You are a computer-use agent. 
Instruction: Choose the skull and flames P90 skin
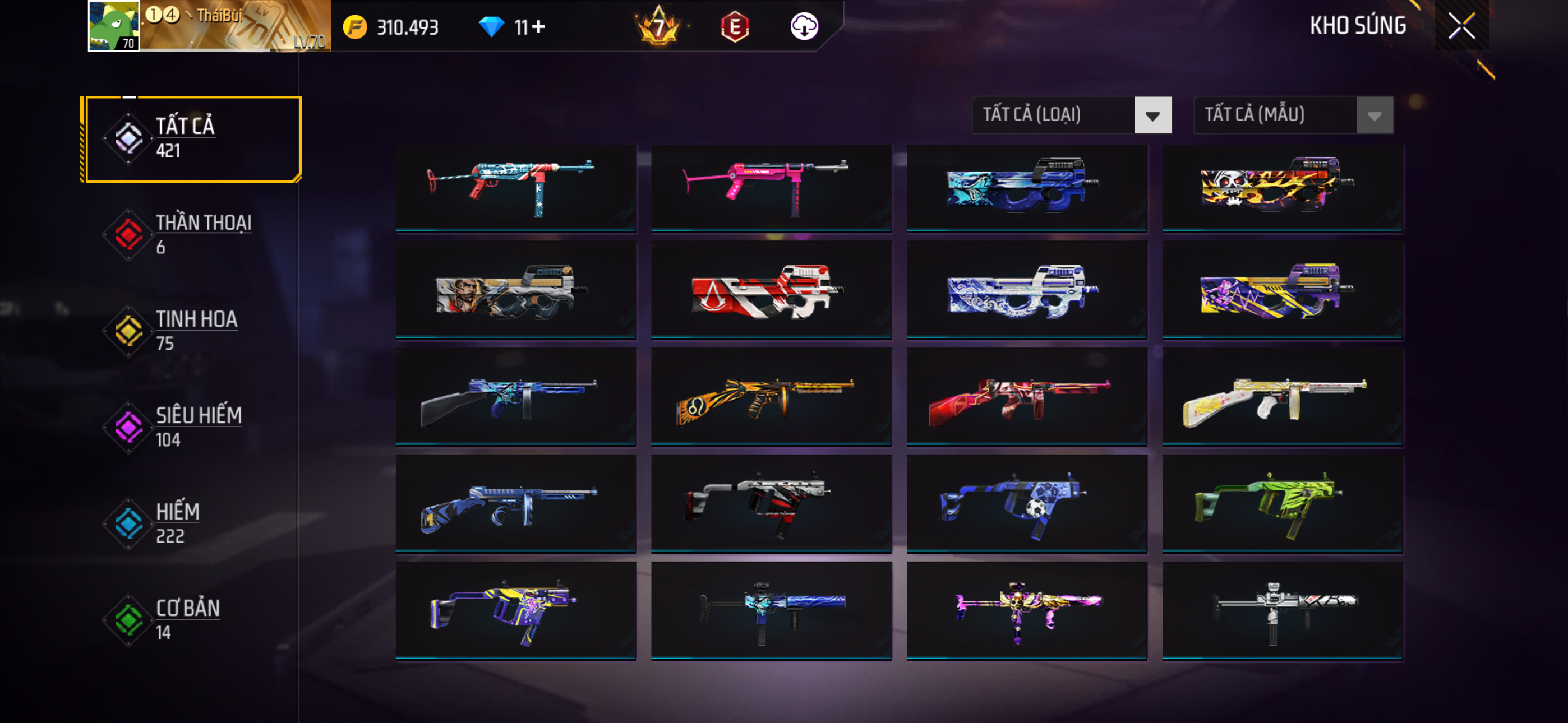tap(1282, 187)
